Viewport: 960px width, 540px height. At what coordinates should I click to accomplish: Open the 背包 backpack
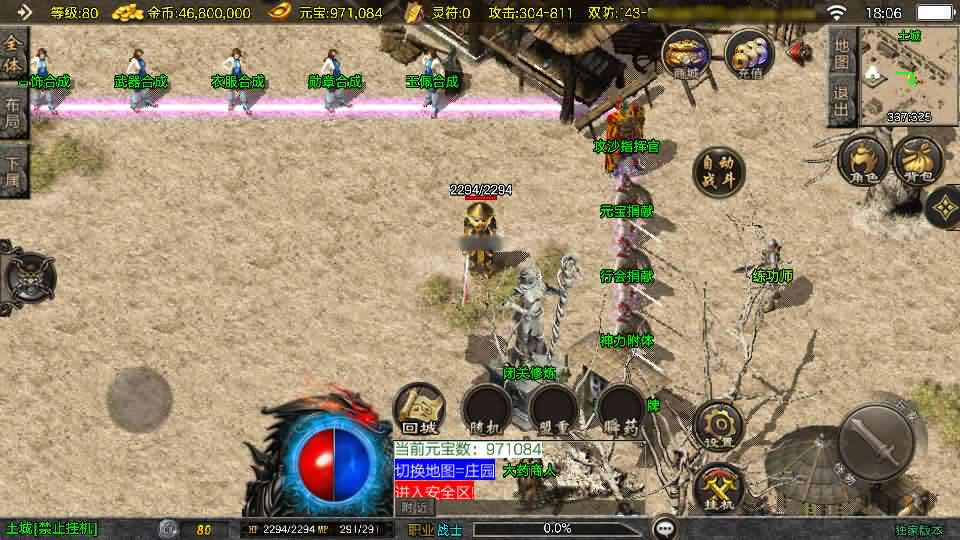[917, 163]
